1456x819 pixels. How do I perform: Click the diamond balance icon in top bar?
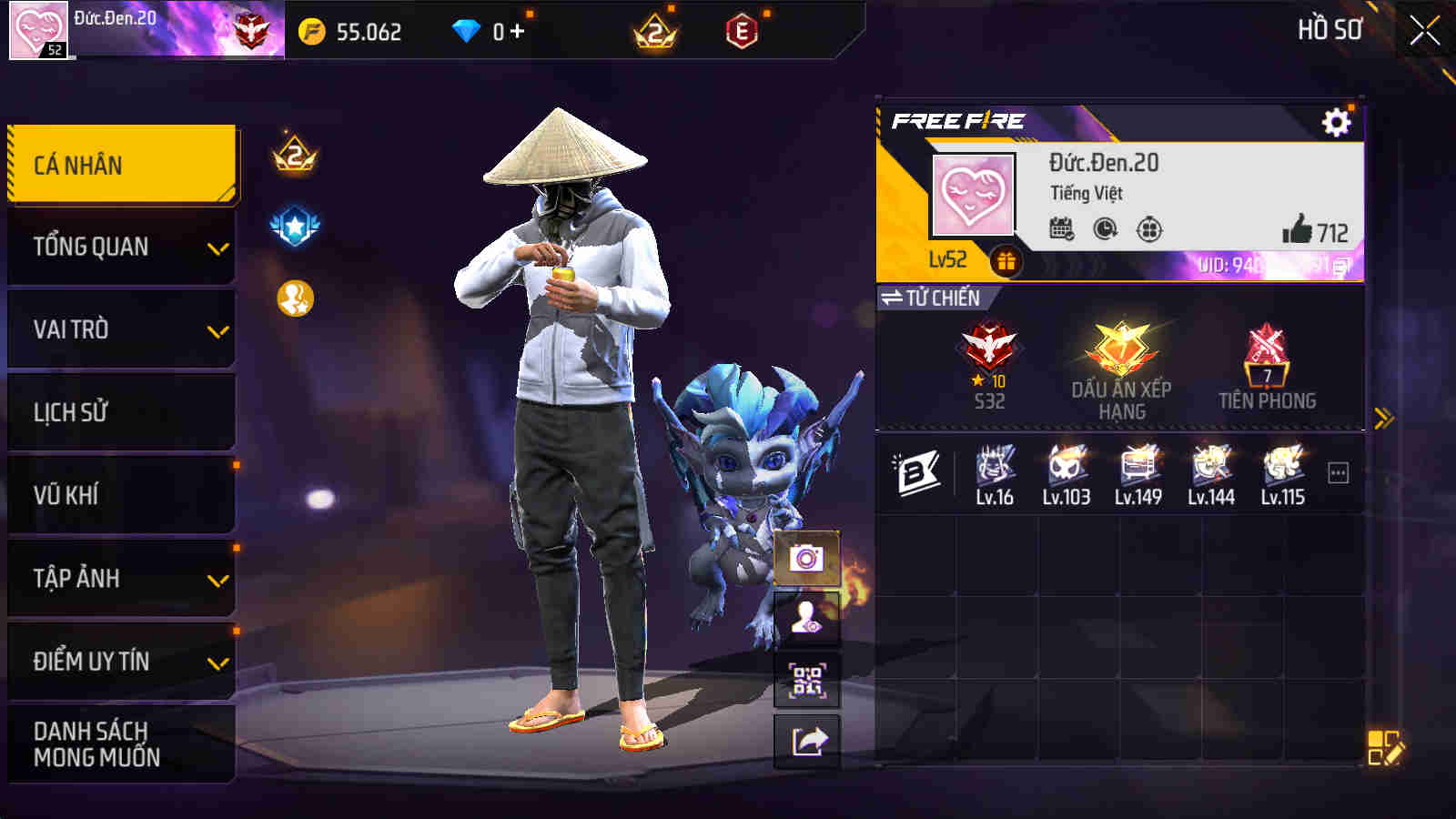coord(467,30)
